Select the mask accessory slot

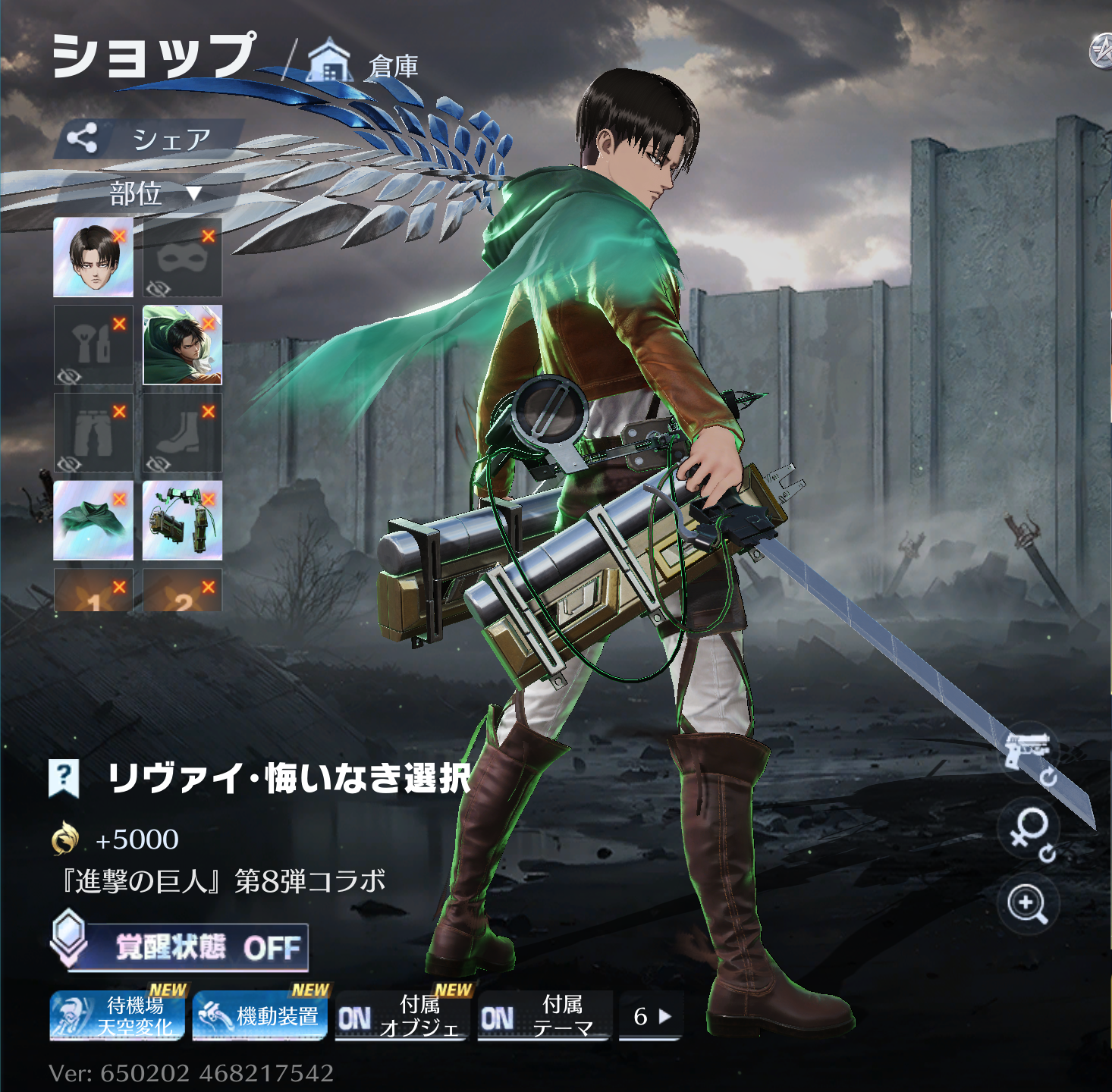[x=182, y=257]
